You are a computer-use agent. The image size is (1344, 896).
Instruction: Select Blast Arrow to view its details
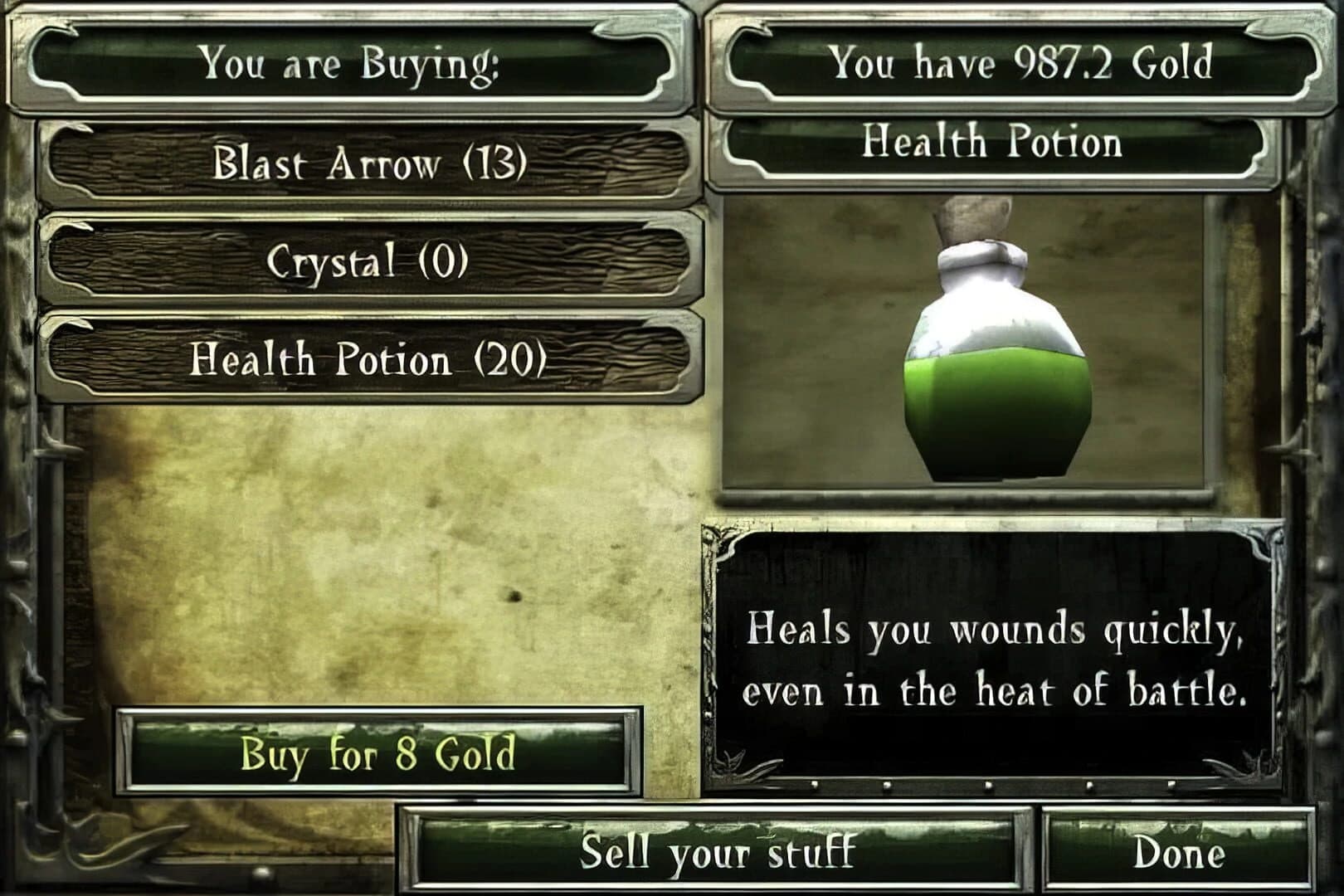369,163
